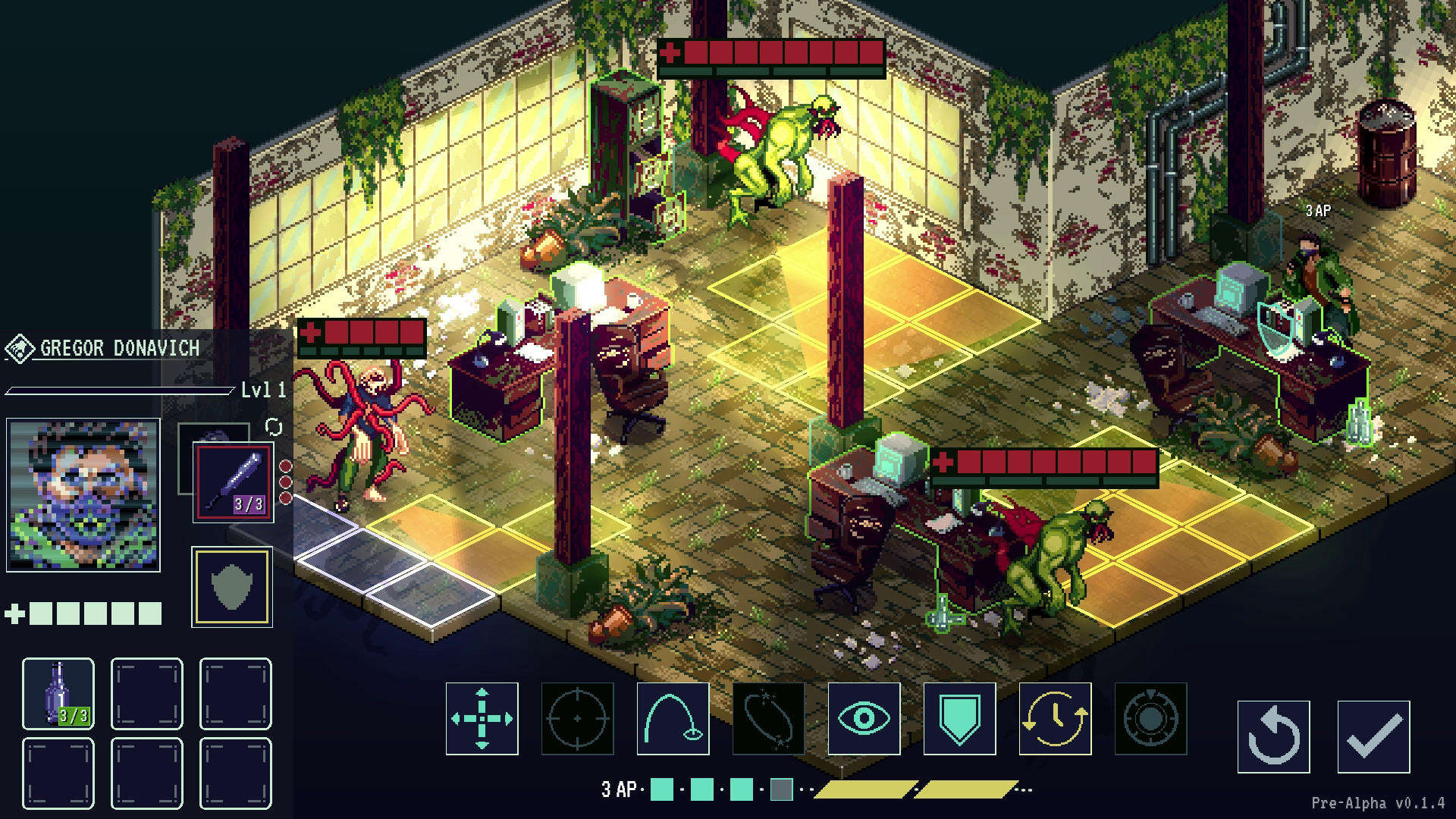This screenshot has height=819, width=1456.
Task: Click the shield armor slot
Action: pos(232,587)
